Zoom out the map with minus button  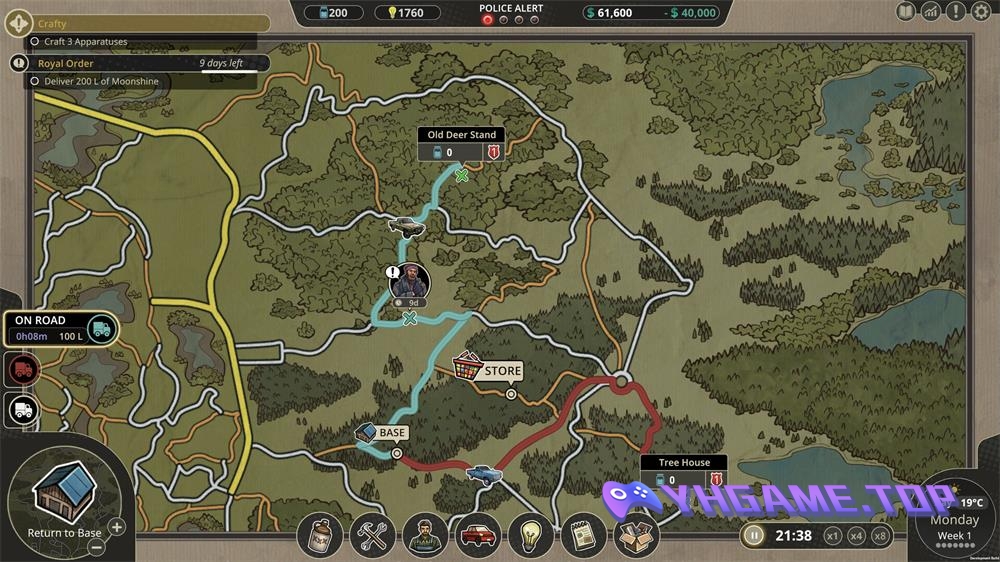pyautogui.click(x=95, y=547)
